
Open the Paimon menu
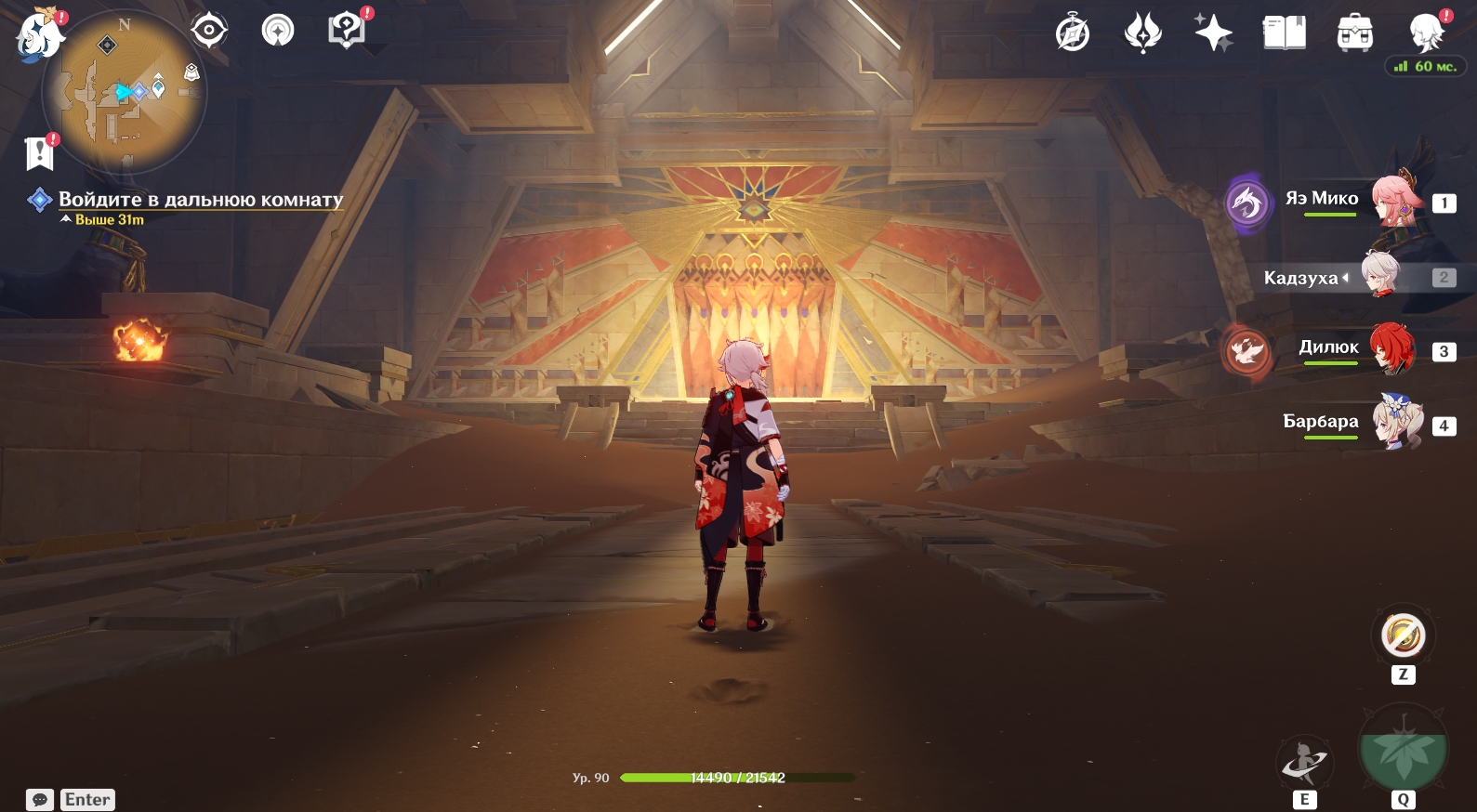point(40,34)
